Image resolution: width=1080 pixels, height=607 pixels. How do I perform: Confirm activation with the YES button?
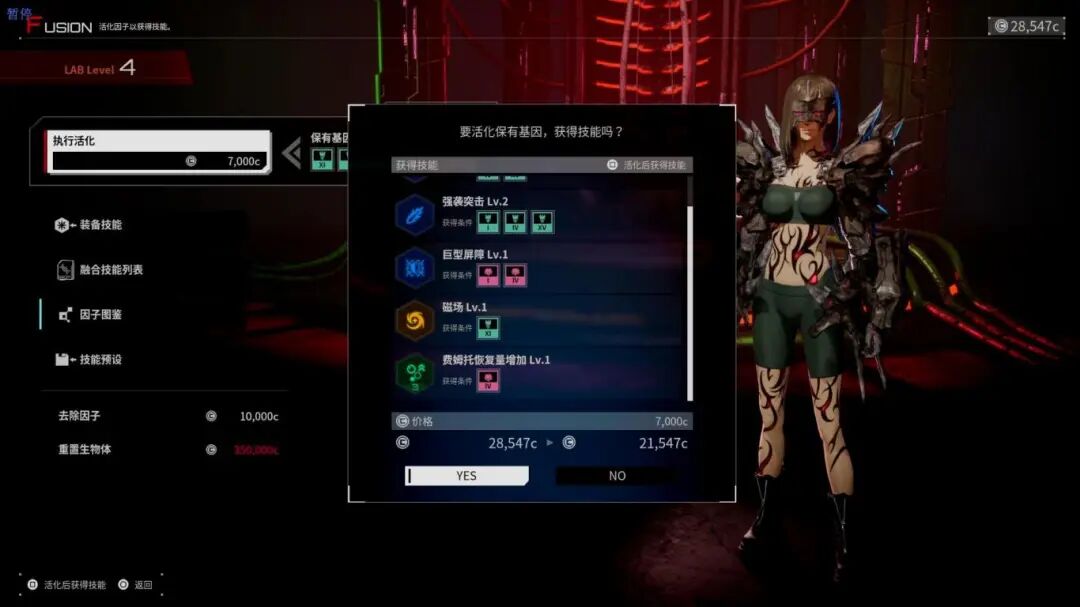466,476
